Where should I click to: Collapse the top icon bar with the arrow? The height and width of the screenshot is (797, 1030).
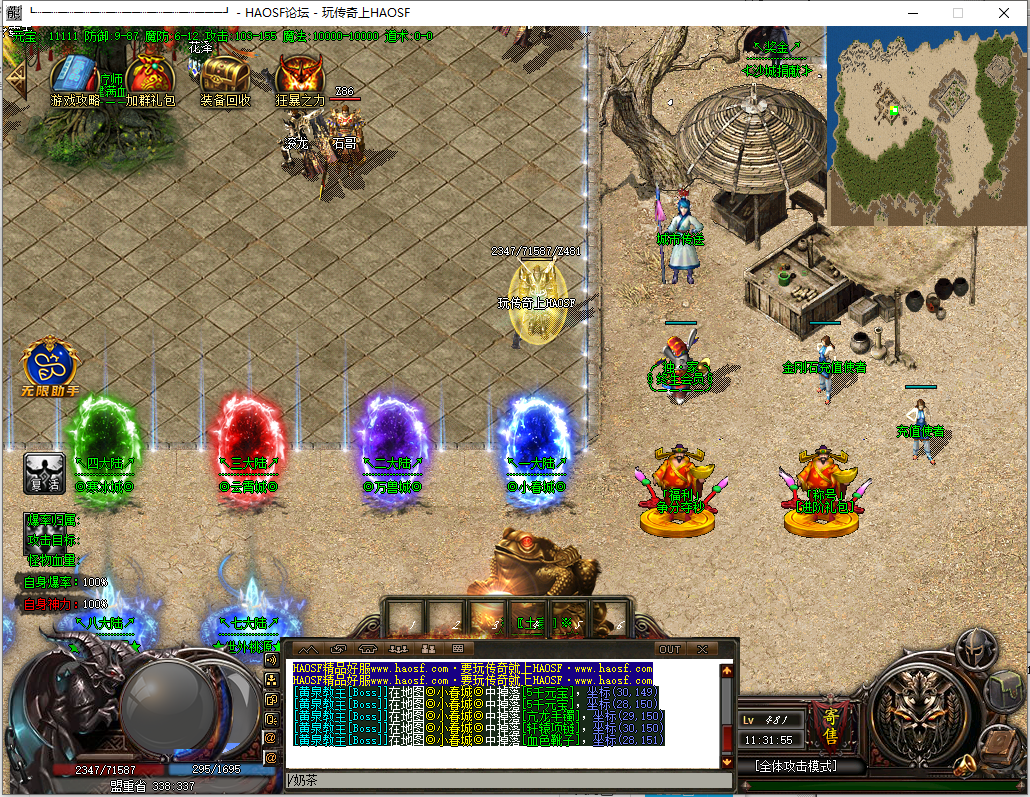pos(14,76)
